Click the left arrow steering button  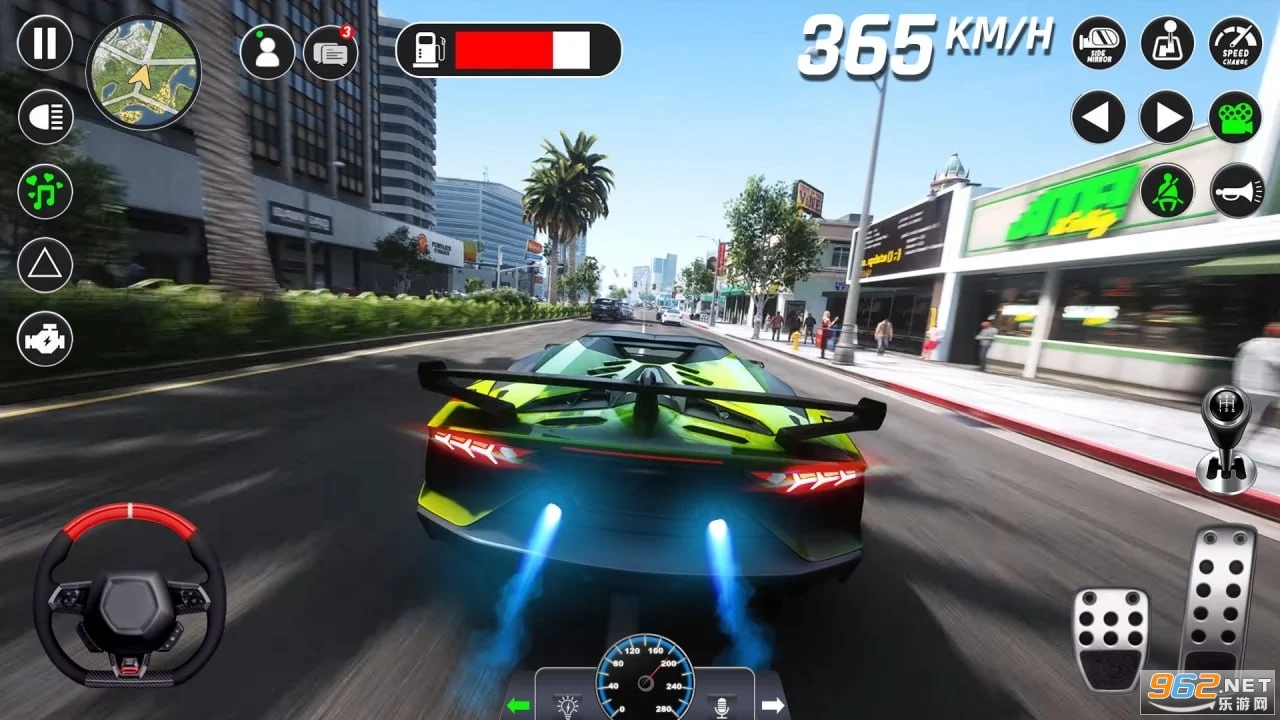[1098, 117]
